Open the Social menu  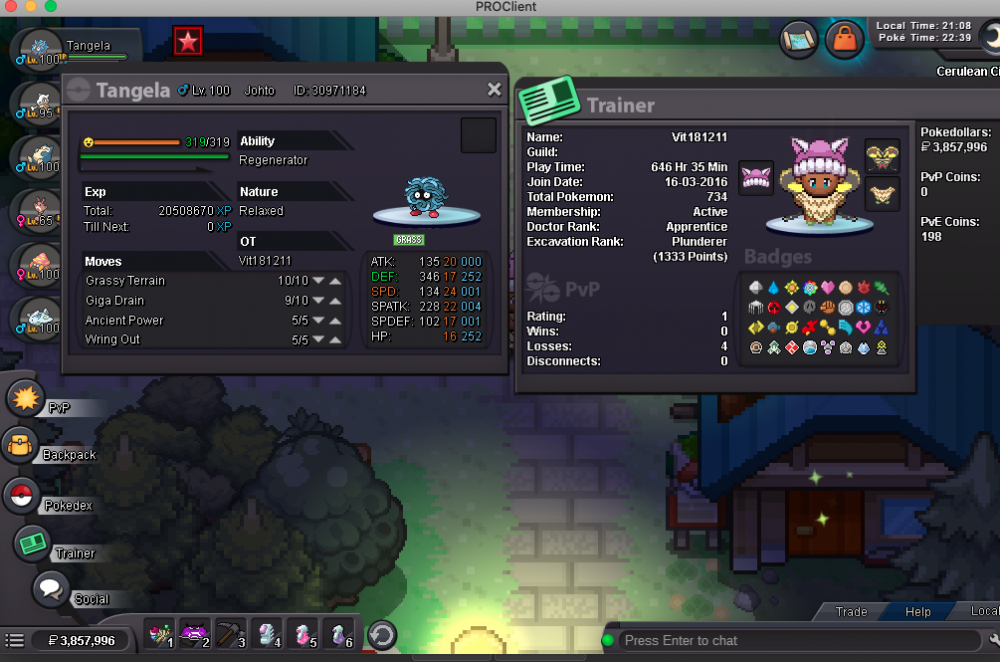click(x=50, y=589)
